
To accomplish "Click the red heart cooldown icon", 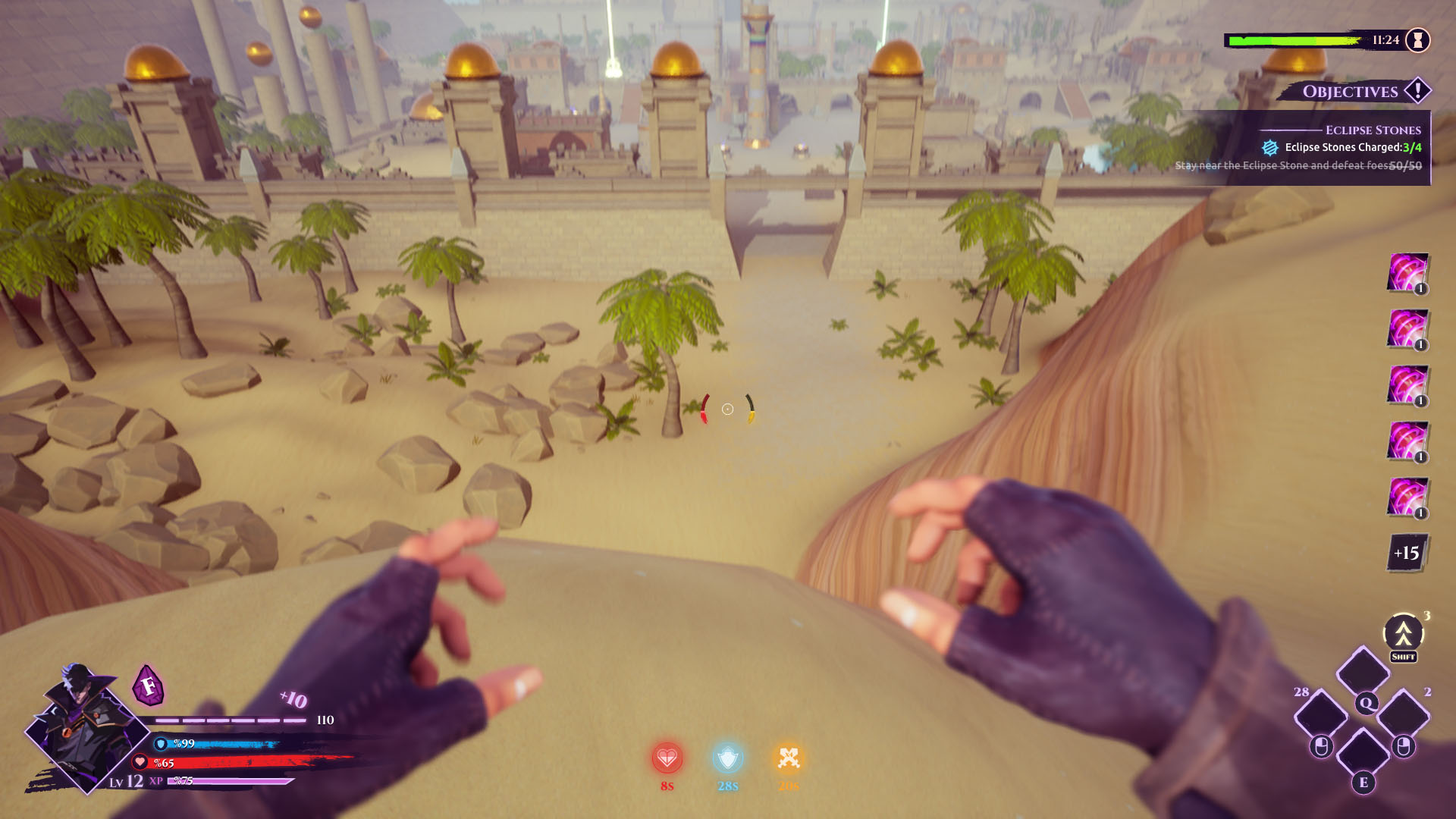I will point(667,758).
